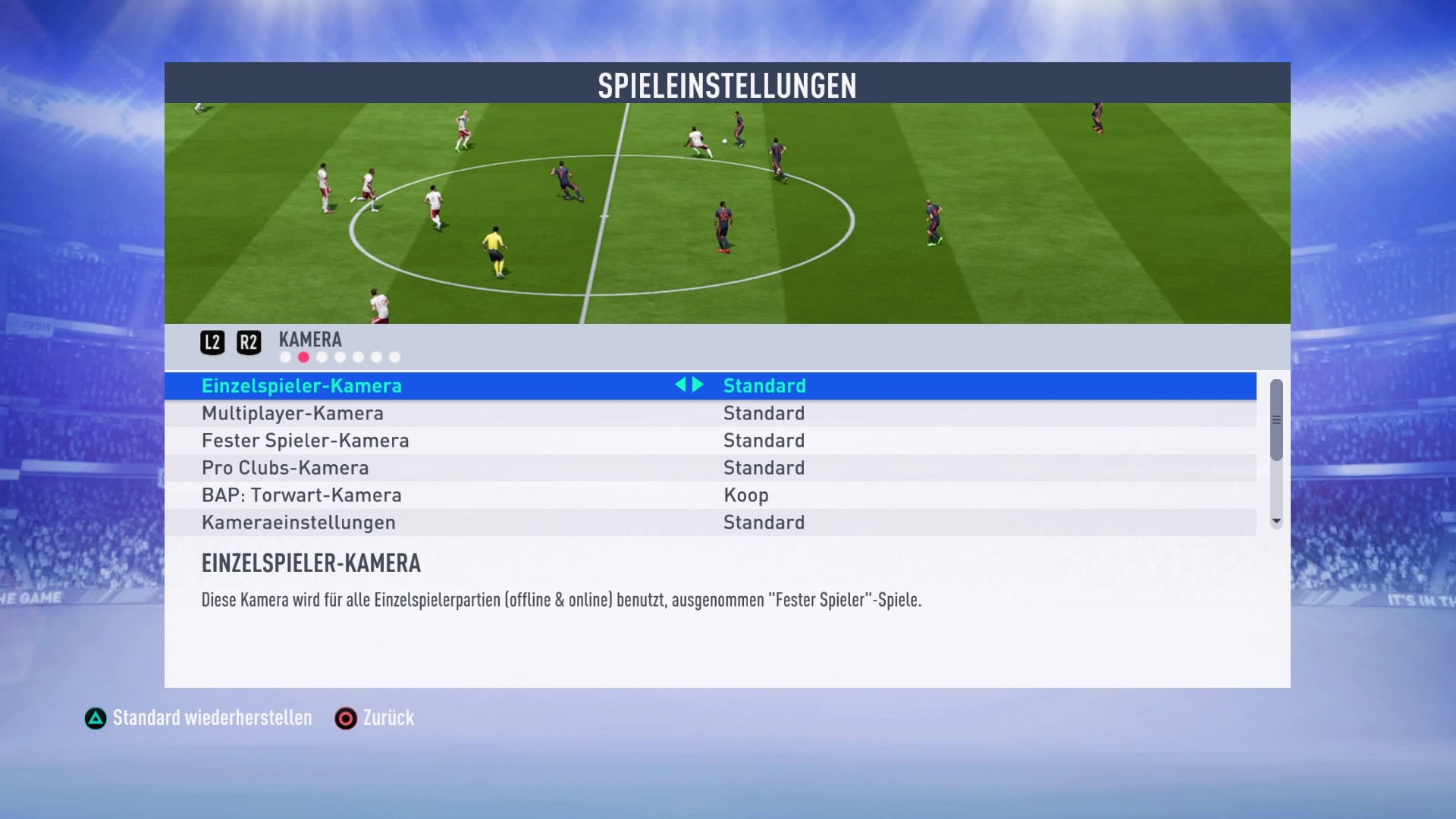The width and height of the screenshot is (1456, 819).
Task: Click the scrollbar down arrow
Action: pos(1276,522)
